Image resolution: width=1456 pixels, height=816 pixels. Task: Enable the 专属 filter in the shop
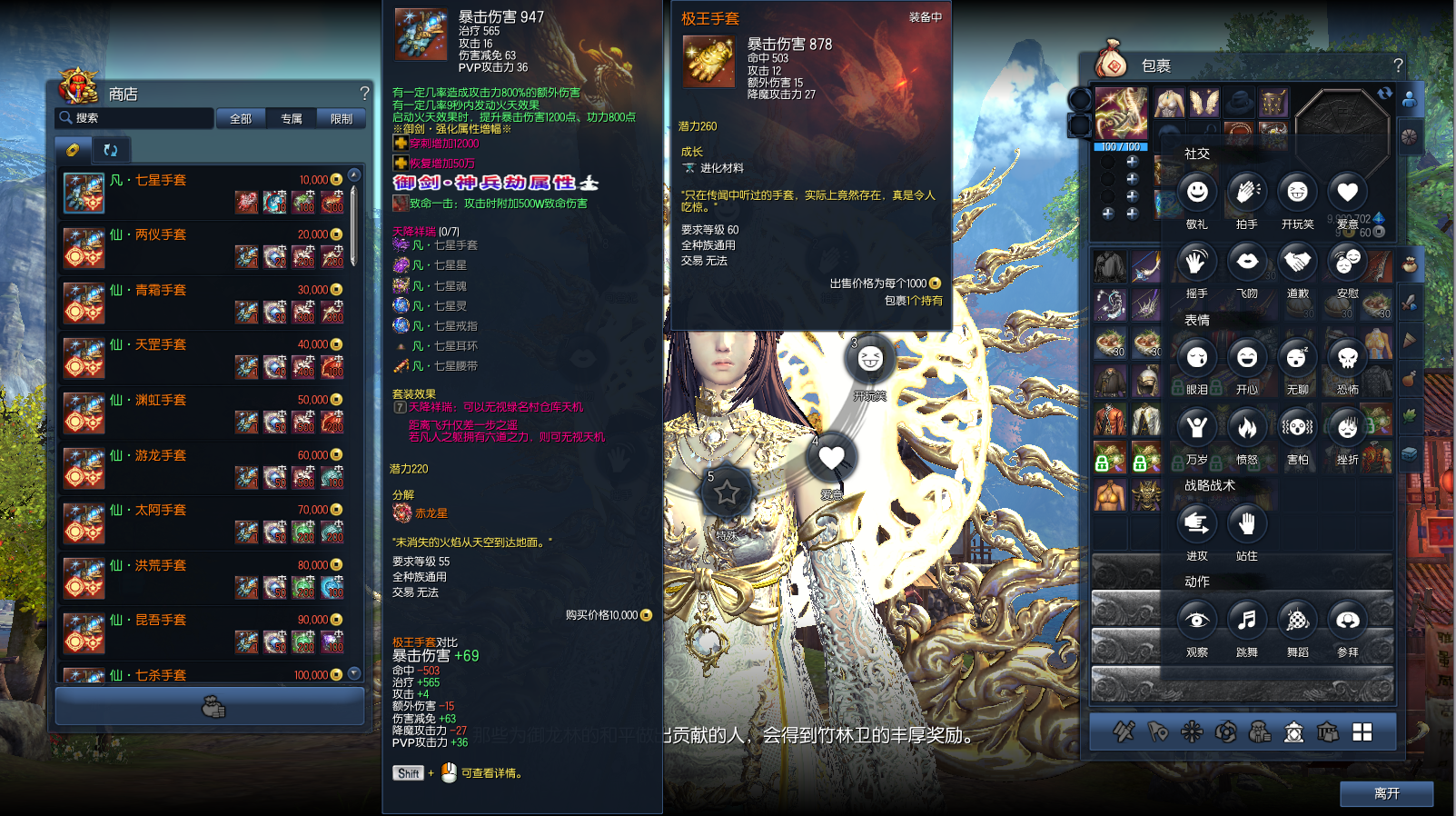(290, 118)
